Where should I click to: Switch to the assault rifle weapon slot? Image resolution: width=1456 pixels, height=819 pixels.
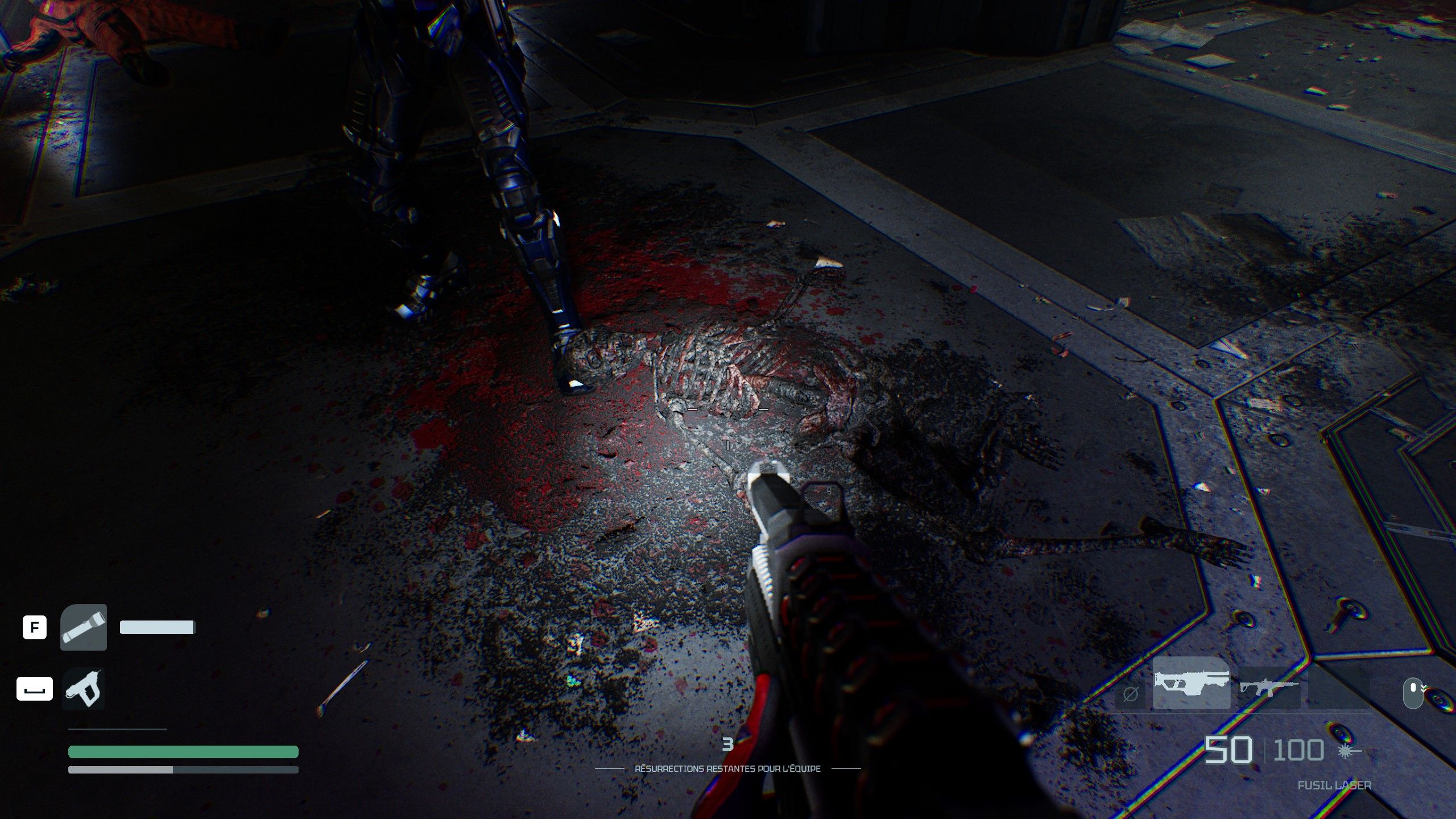(x=1269, y=688)
